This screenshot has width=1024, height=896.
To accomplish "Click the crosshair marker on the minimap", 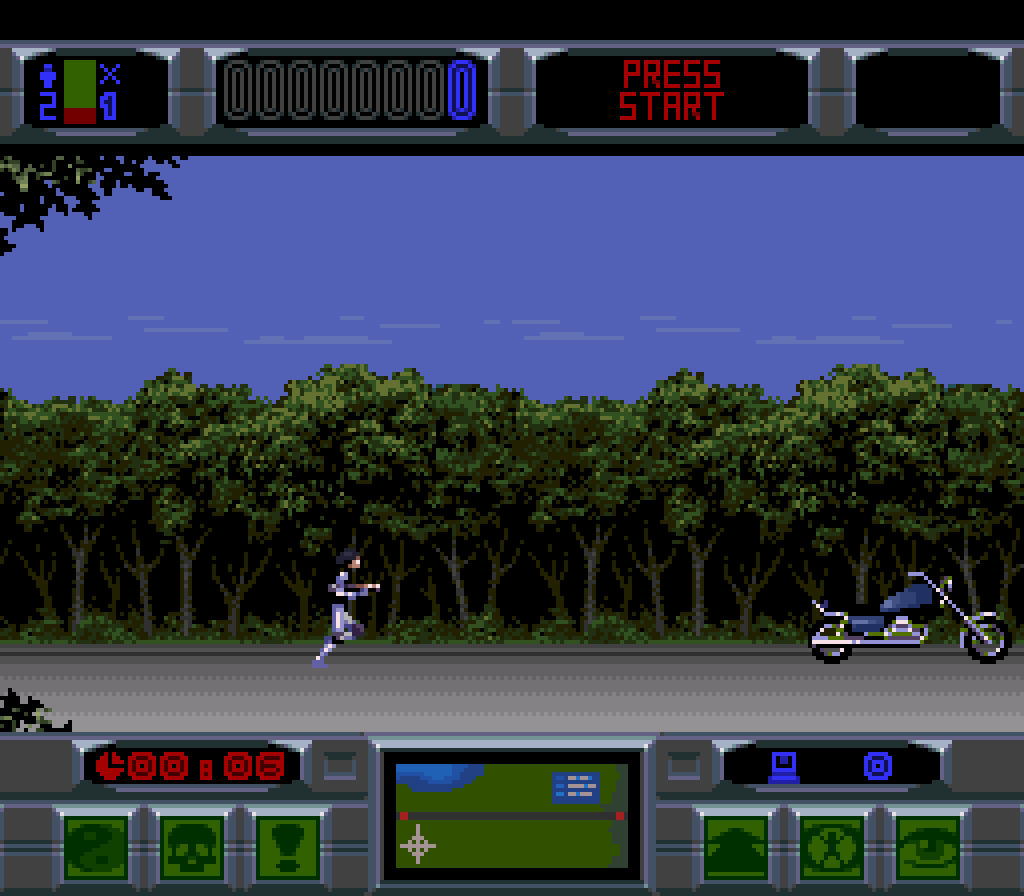I will coord(418,845).
